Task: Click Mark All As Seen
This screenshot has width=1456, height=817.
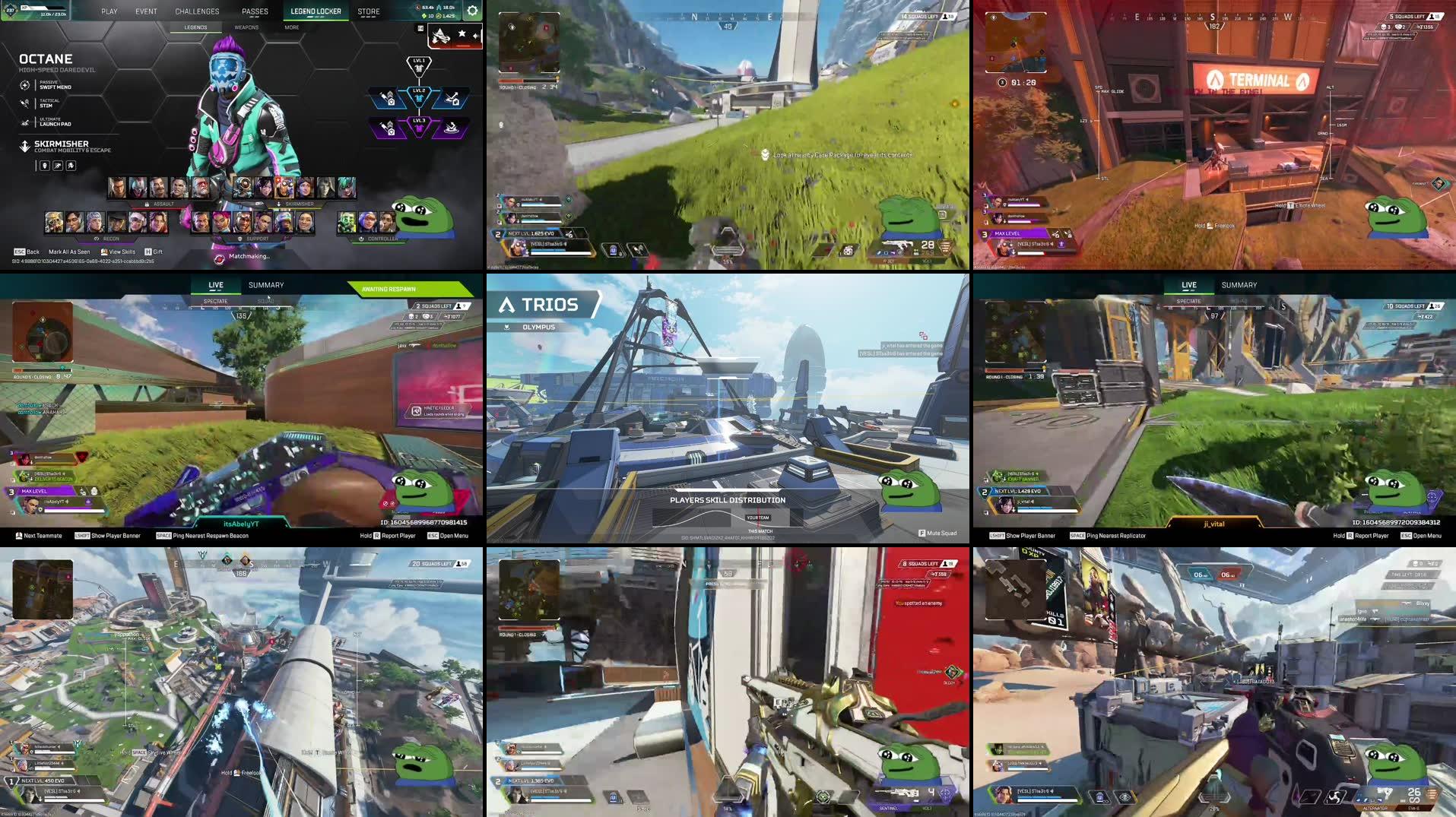Action: click(70, 252)
